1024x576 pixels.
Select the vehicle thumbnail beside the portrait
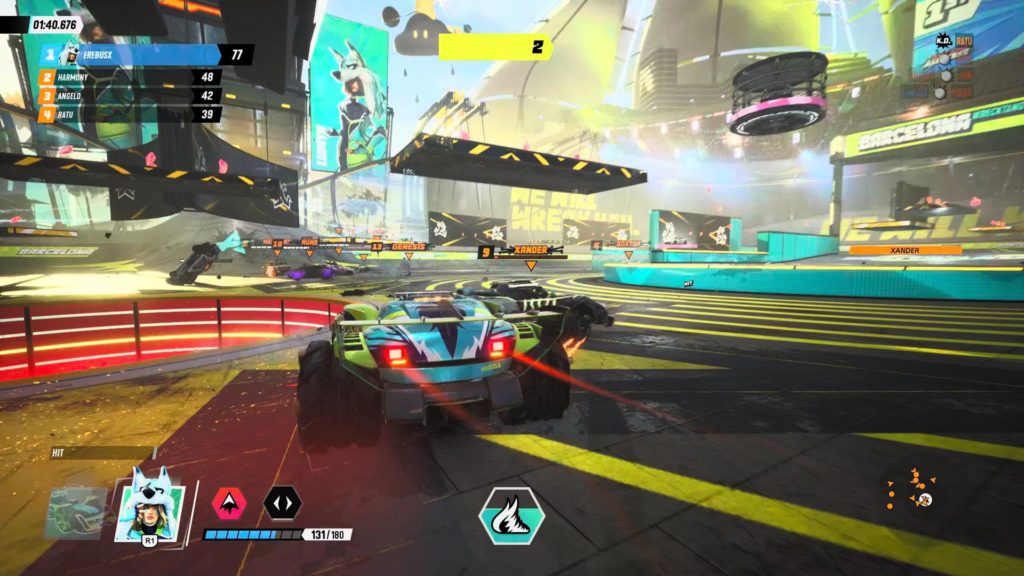76,511
